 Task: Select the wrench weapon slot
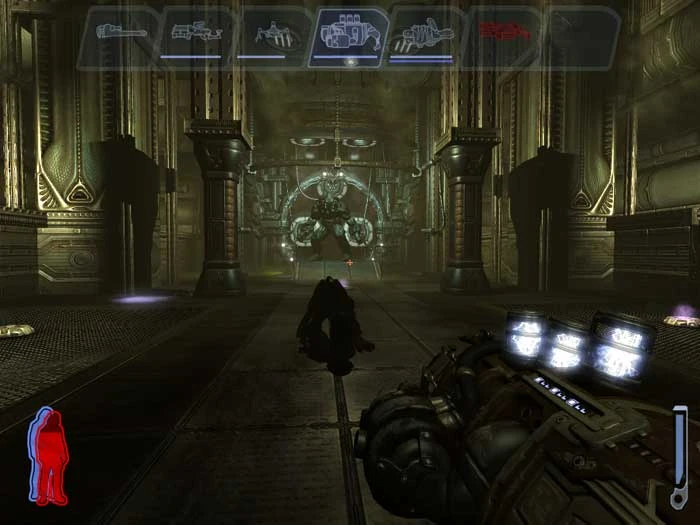click(120, 34)
